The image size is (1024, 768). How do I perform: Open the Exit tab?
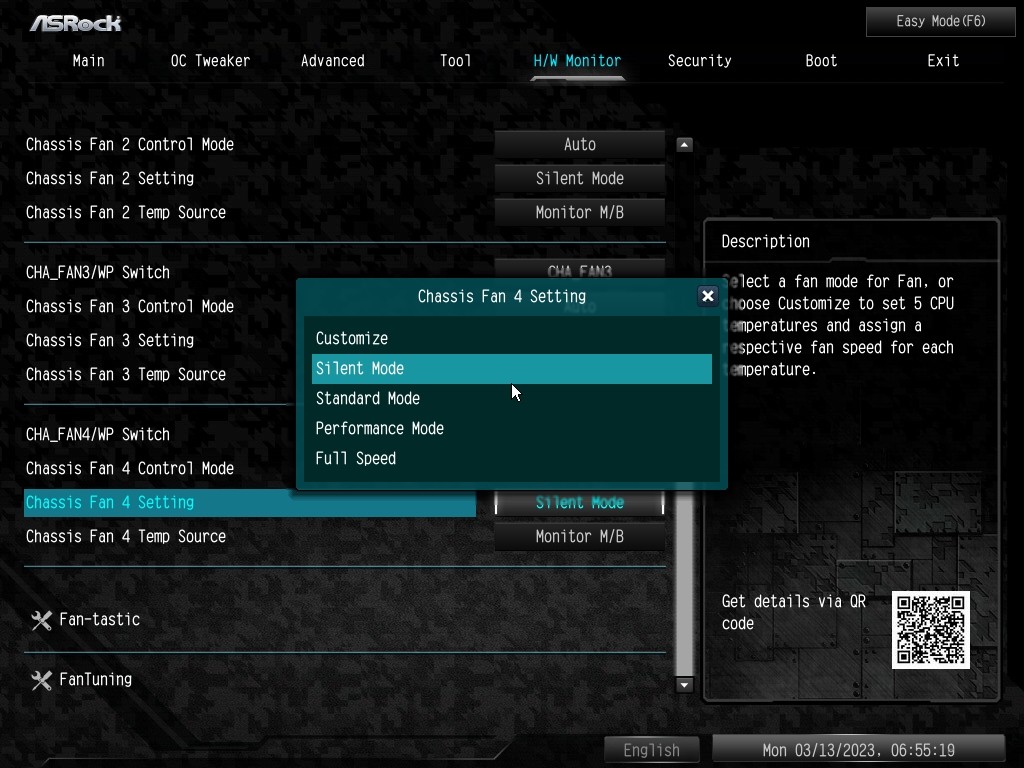point(942,61)
